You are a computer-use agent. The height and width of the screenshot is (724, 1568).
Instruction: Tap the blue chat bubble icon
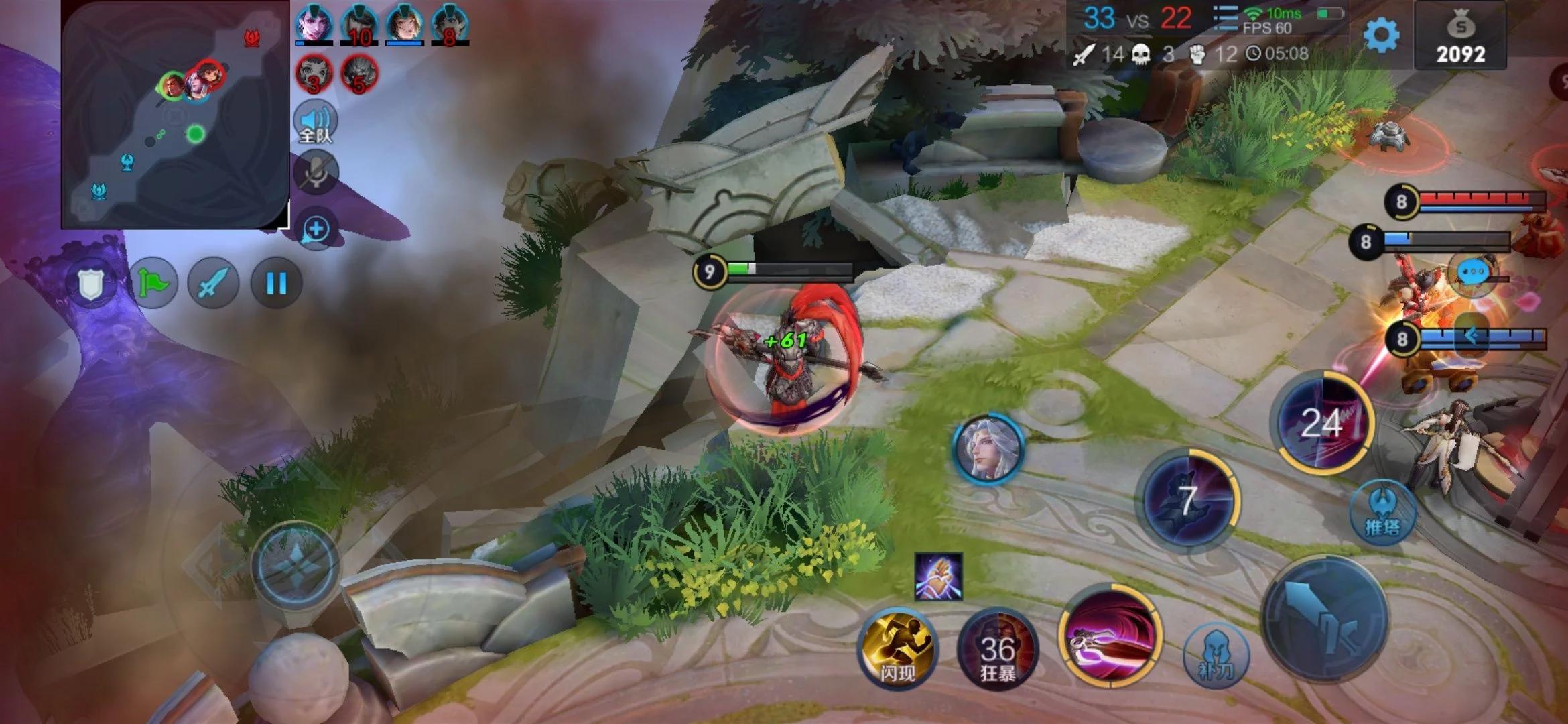tap(1472, 274)
